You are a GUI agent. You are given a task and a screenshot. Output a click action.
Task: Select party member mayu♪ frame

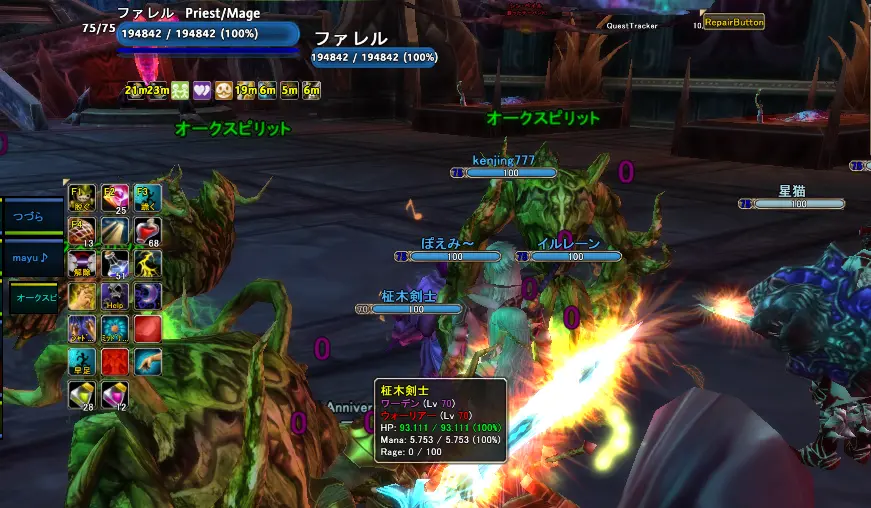(x=32, y=257)
